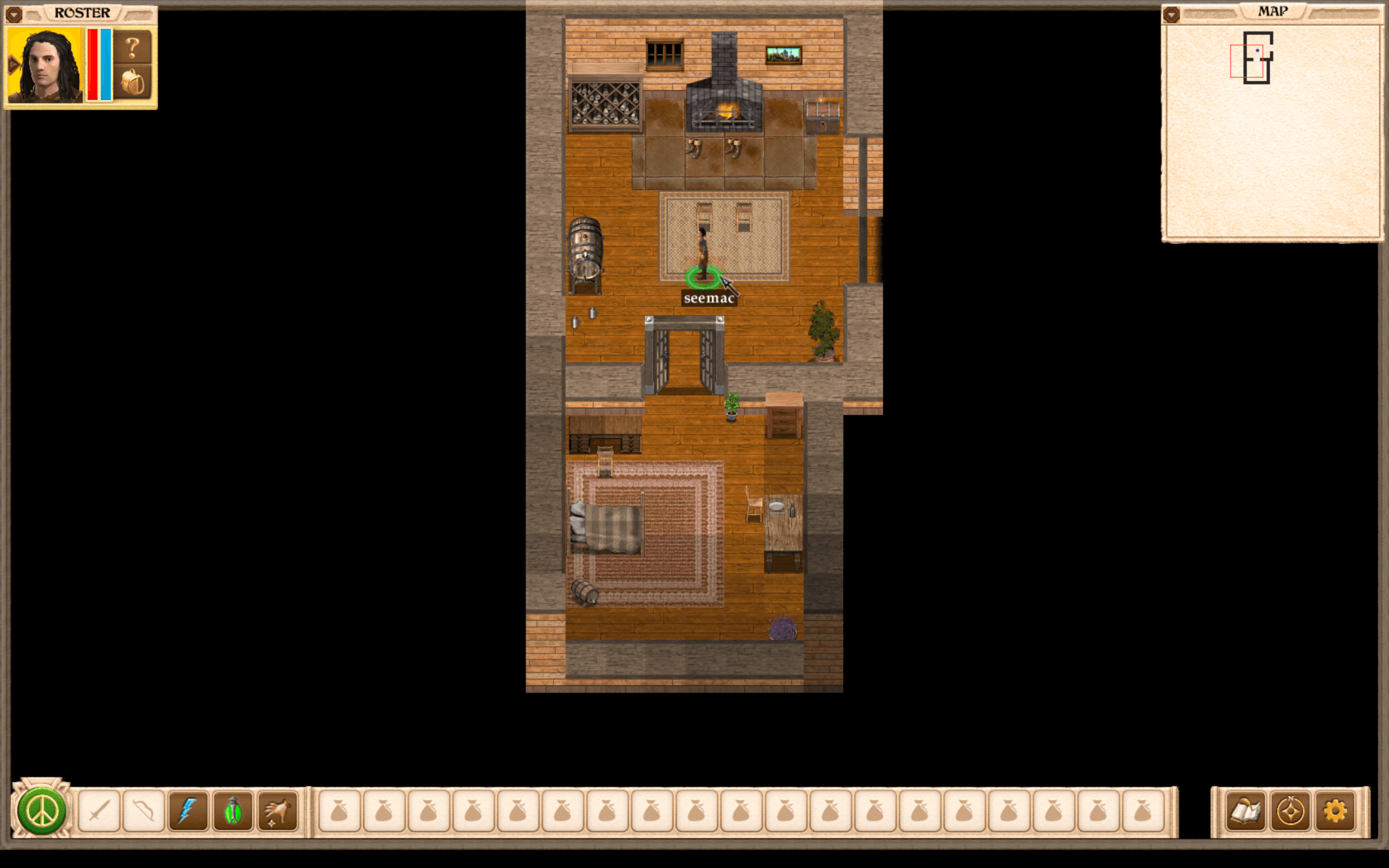Open the character sheet question mark icon
Viewport: 1389px width, 868px height.
(131, 47)
